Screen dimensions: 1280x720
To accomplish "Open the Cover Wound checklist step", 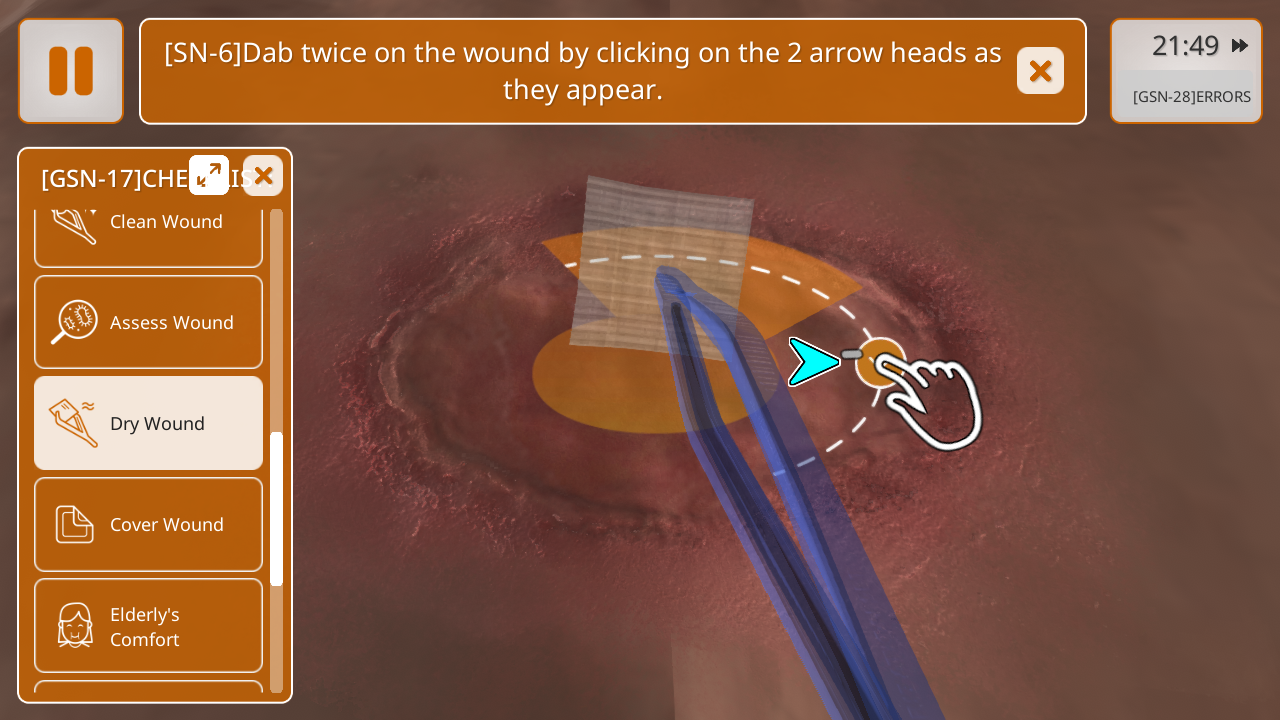I will [x=148, y=524].
